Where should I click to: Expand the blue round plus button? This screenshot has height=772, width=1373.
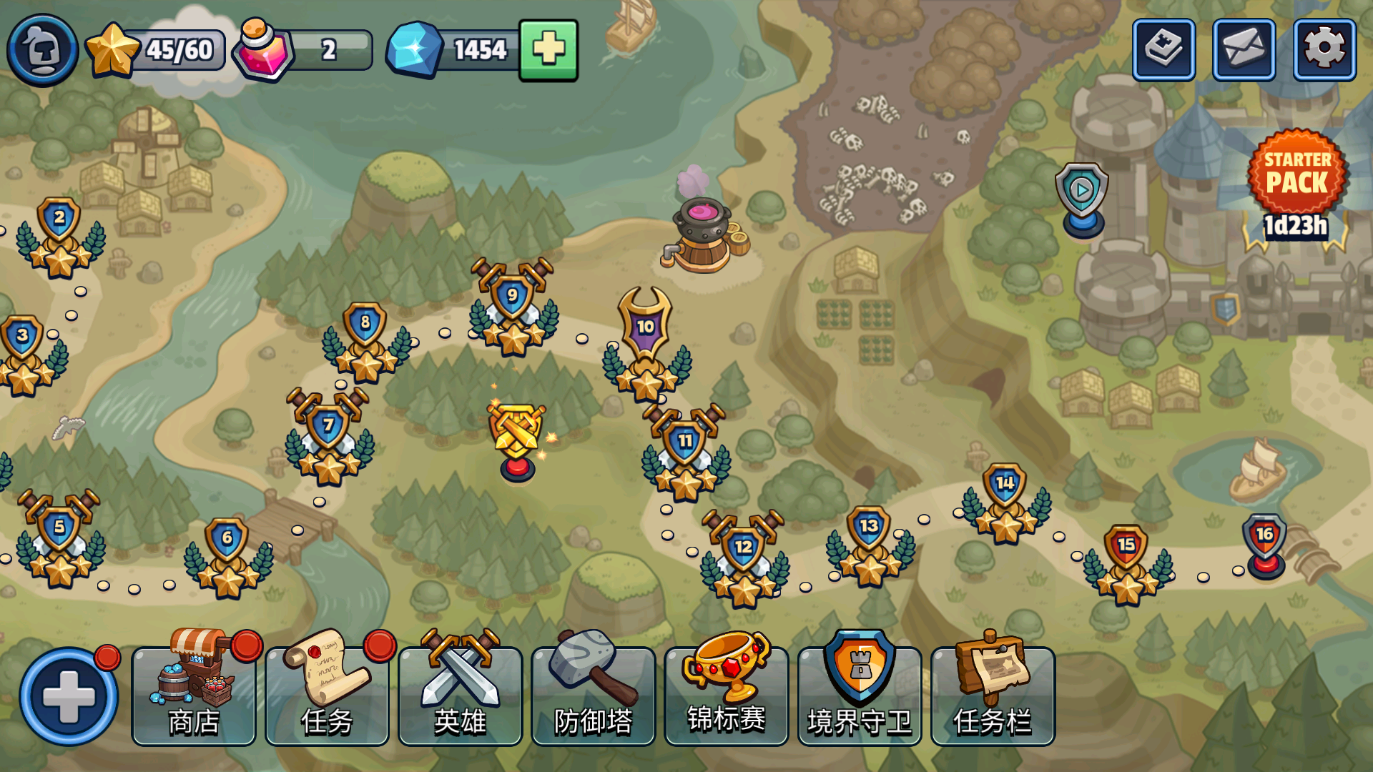click(x=68, y=696)
